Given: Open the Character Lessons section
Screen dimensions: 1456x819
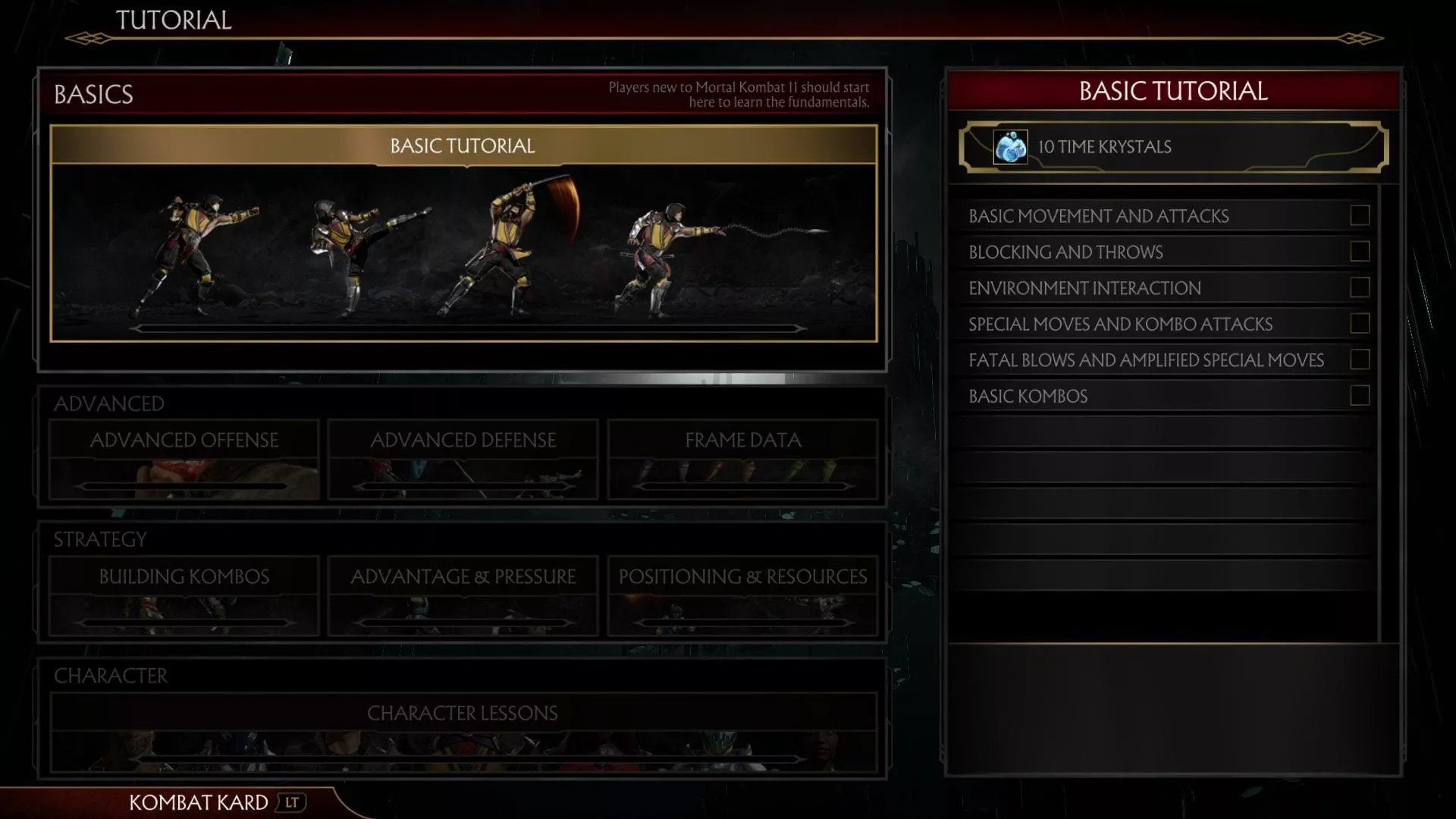Looking at the screenshot, I should pyautogui.click(x=463, y=731).
